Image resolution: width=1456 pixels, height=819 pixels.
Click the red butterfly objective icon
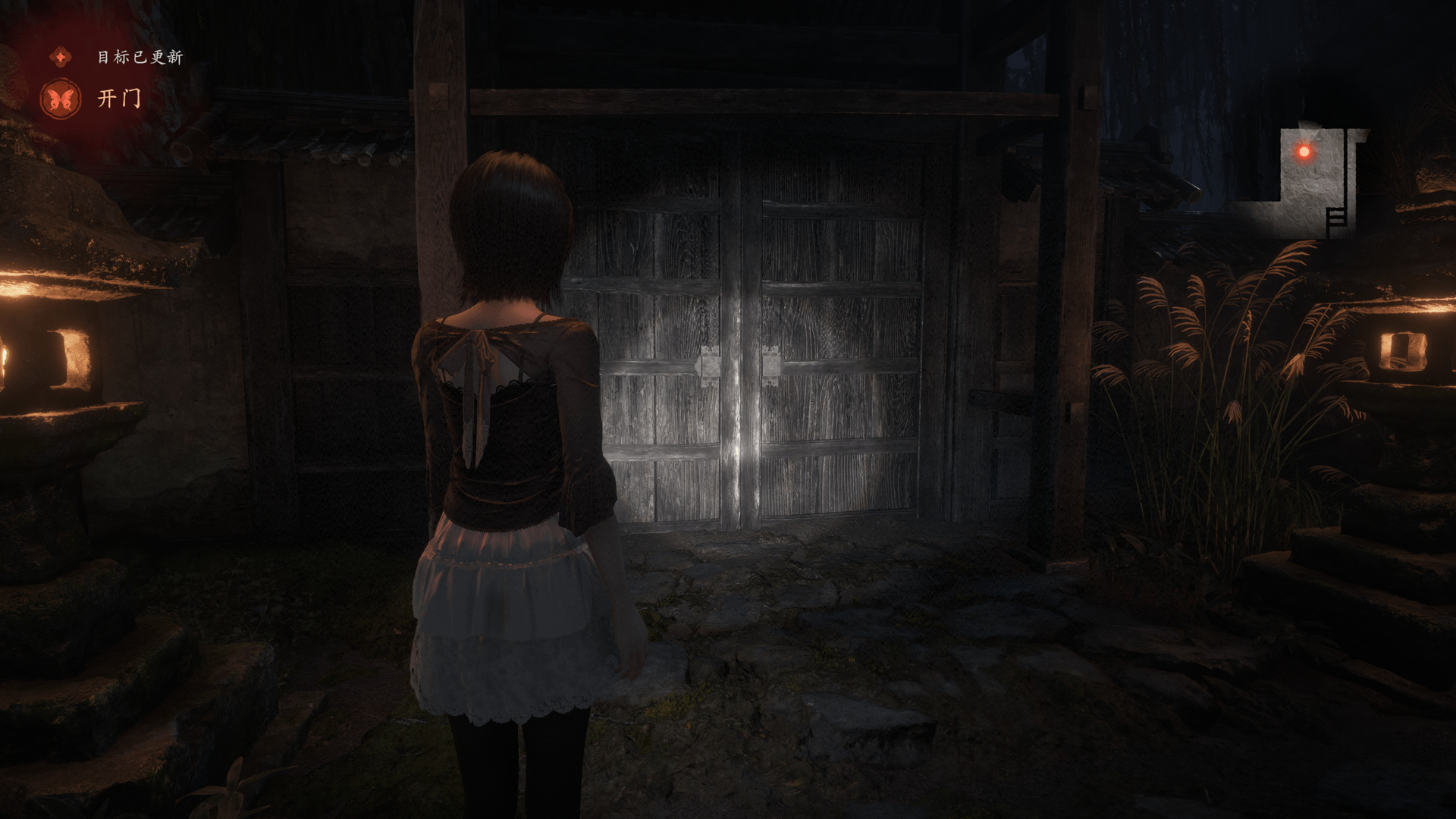61,99
